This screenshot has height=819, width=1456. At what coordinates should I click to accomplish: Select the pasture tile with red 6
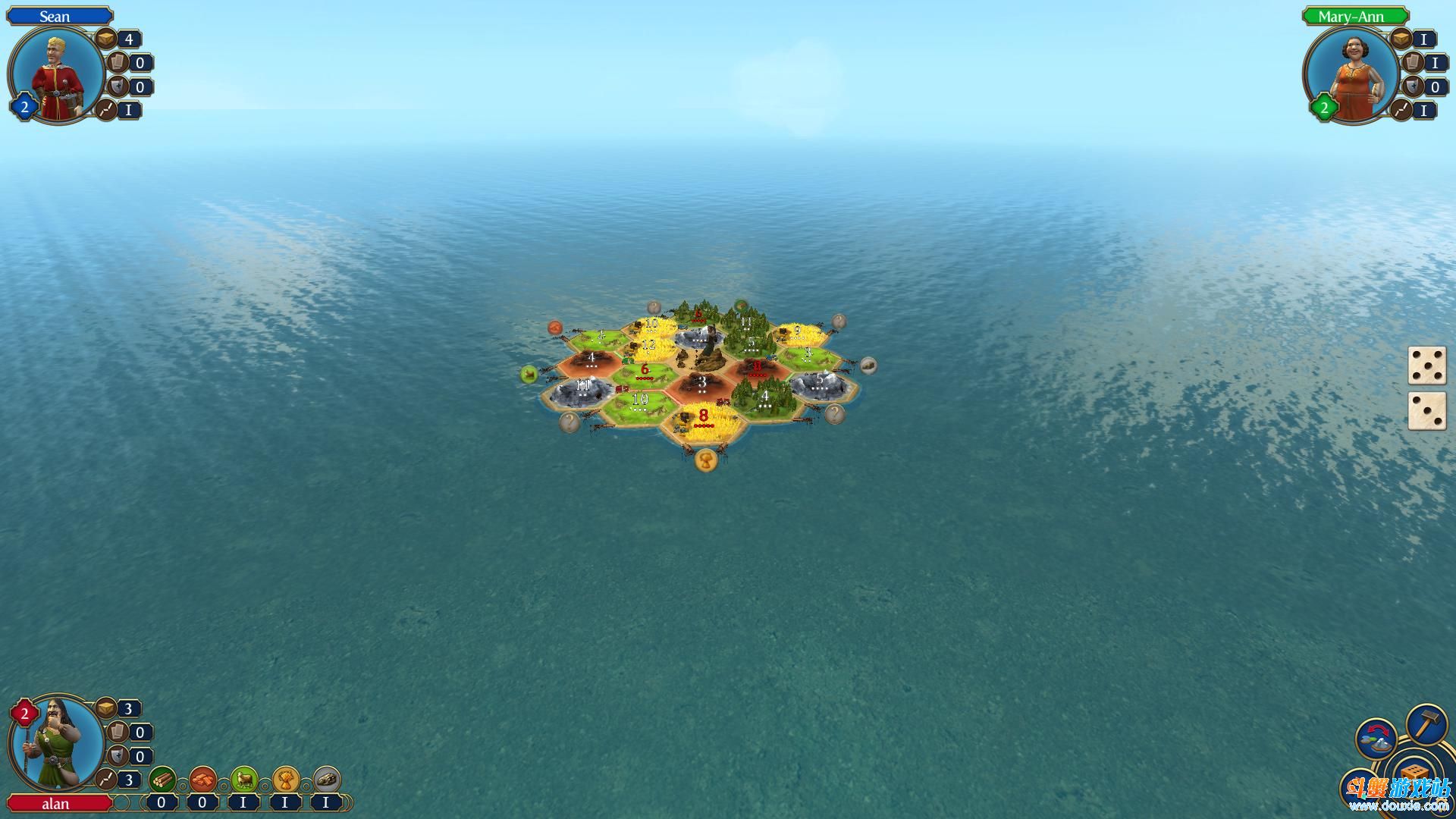point(645,374)
